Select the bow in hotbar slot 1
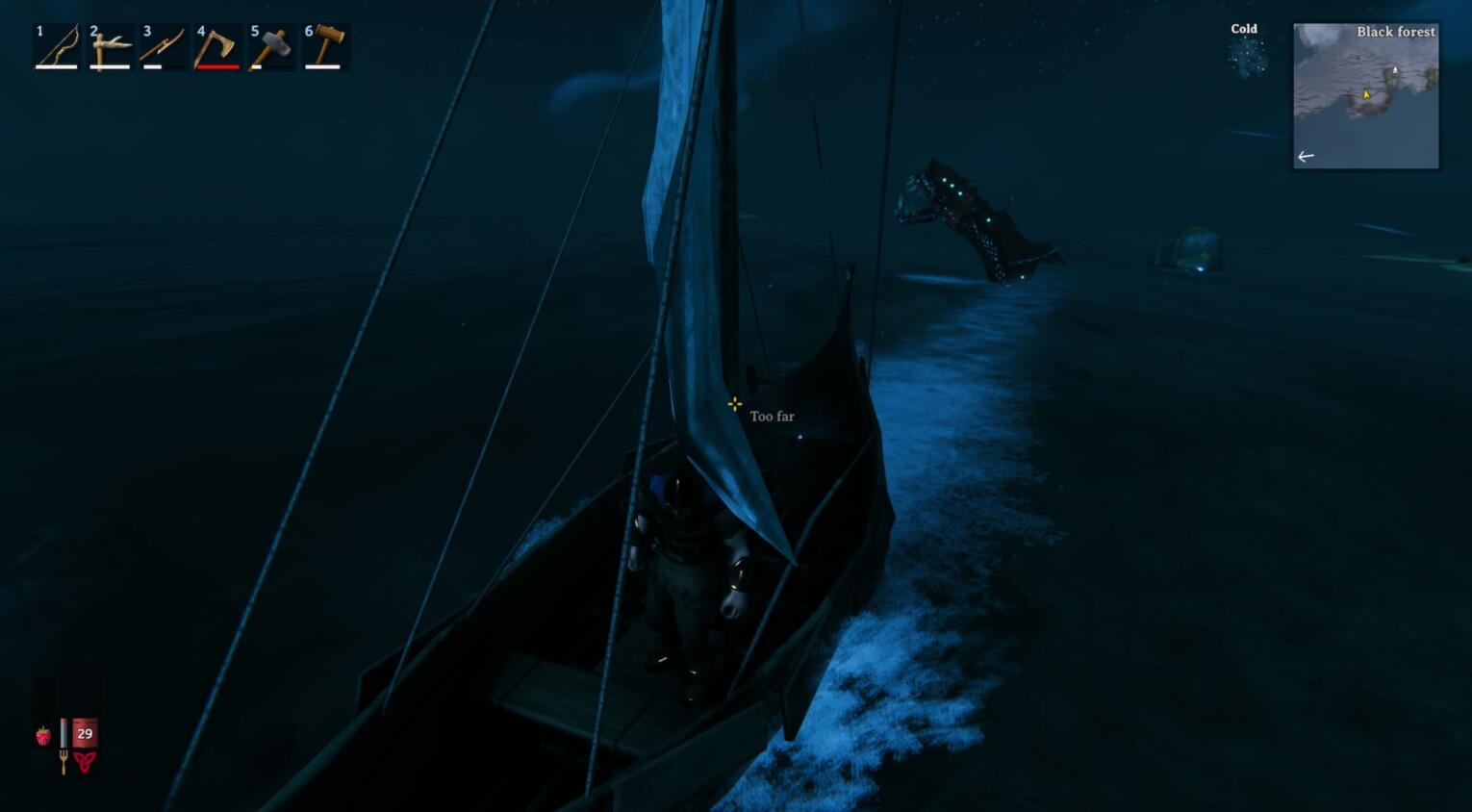 tap(57, 46)
